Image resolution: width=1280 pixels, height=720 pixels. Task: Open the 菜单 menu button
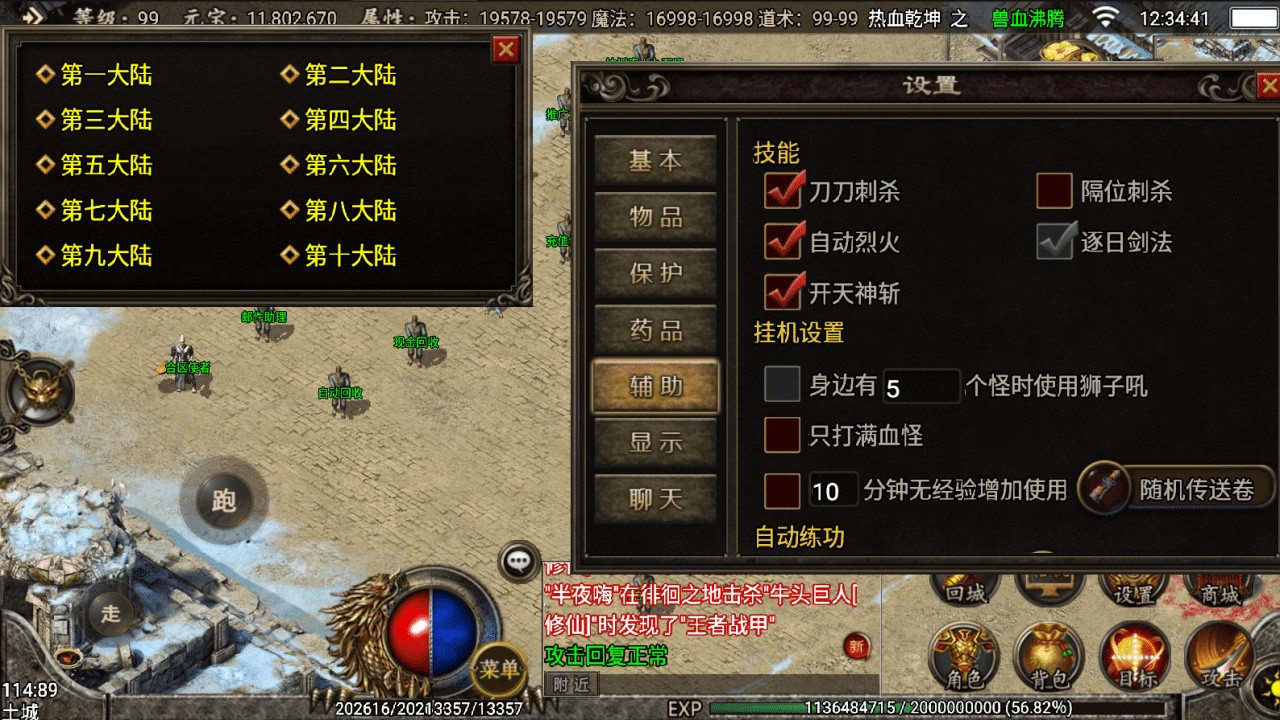point(499,669)
